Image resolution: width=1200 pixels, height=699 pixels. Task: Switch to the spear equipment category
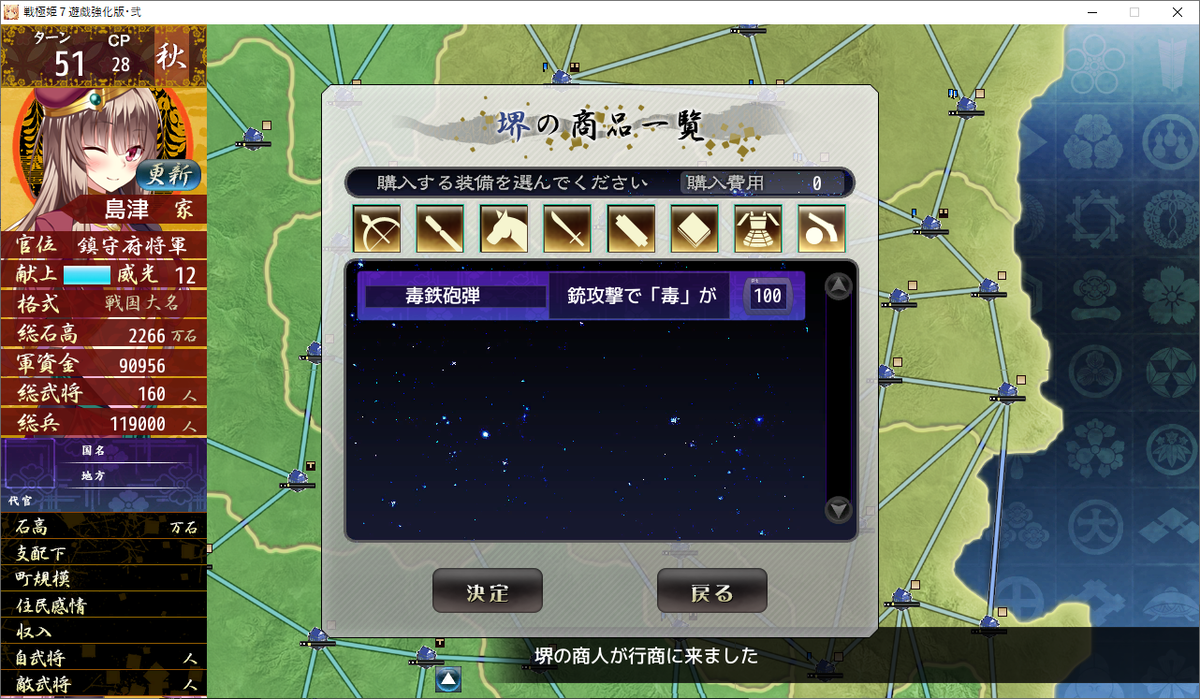click(x=440, y=229)
